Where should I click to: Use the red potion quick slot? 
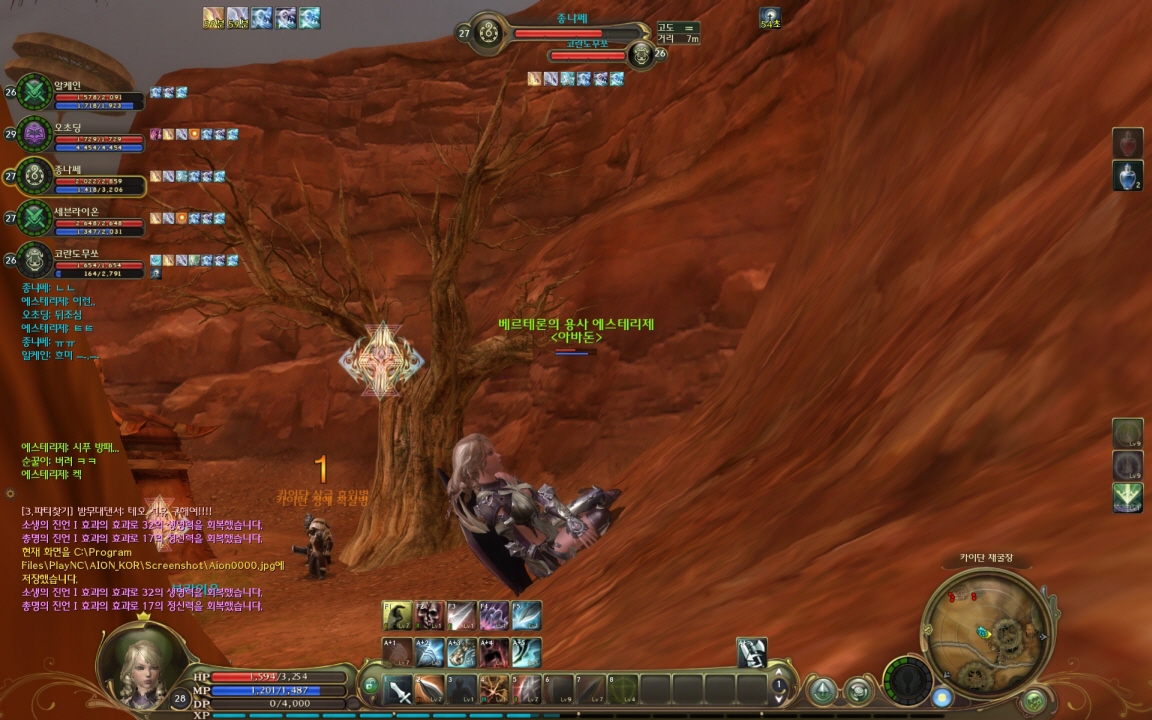click(1128, 143)
